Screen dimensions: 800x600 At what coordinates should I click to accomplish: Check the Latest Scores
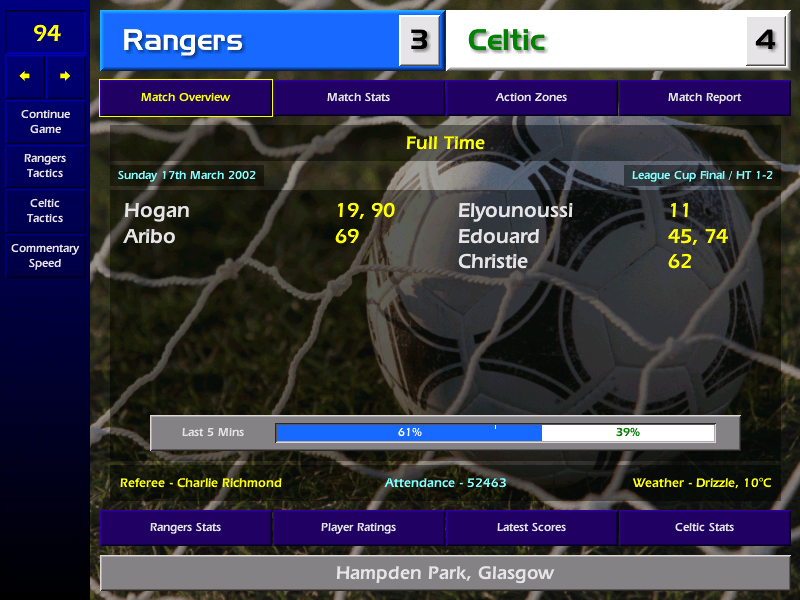[531, 527]
